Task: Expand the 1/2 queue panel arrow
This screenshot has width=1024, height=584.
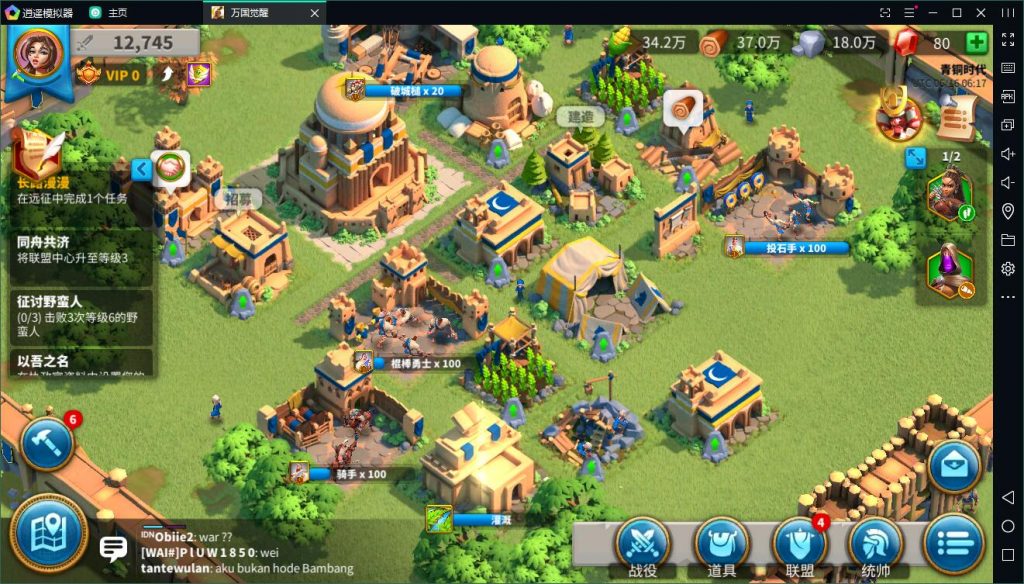Action: pyautogui.click(x=915, y=158)
